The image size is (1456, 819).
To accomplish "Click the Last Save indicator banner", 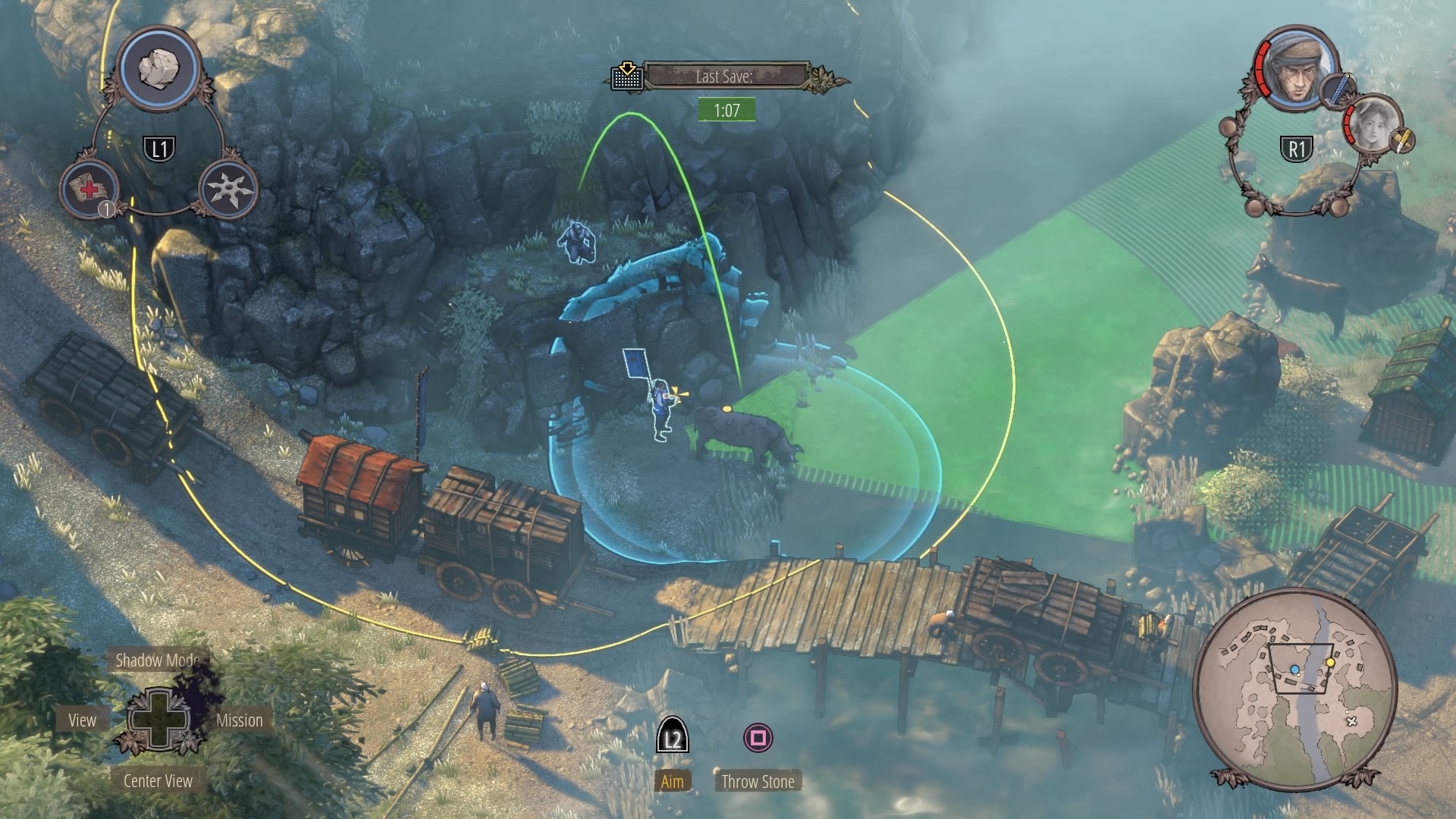I will pos(724,77).
